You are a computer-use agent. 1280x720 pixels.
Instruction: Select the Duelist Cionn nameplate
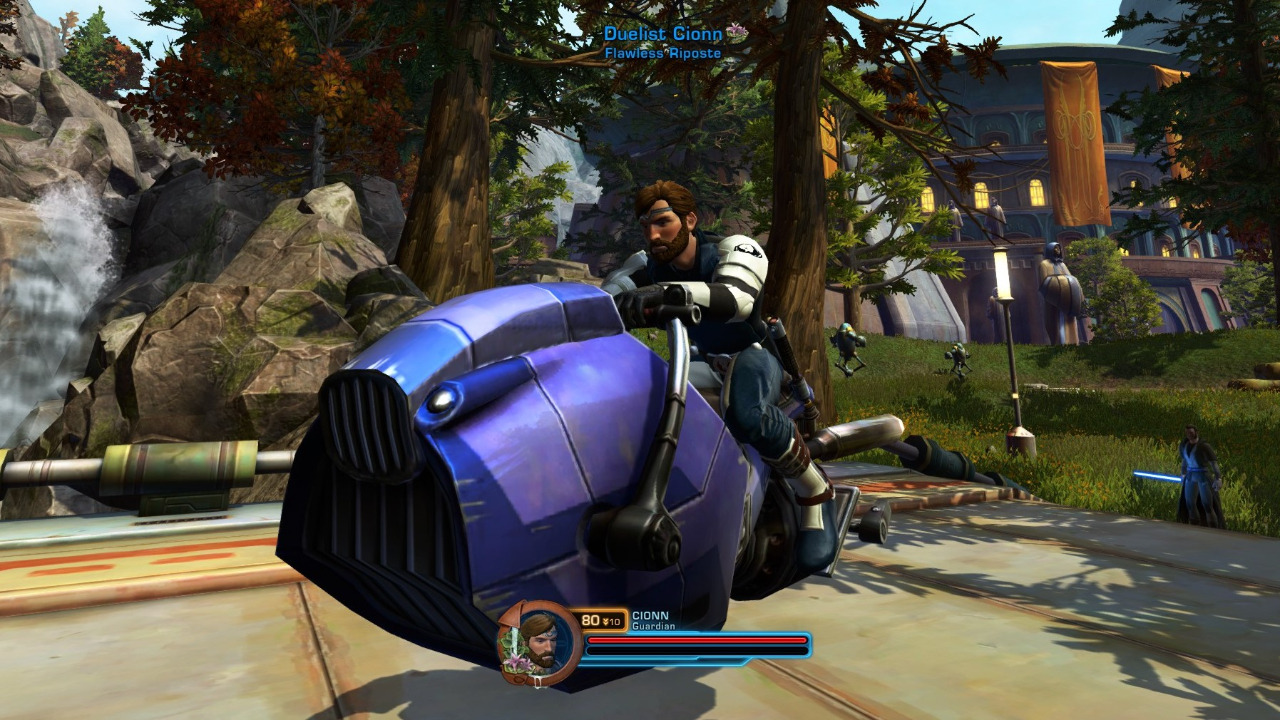pos(663,35)
